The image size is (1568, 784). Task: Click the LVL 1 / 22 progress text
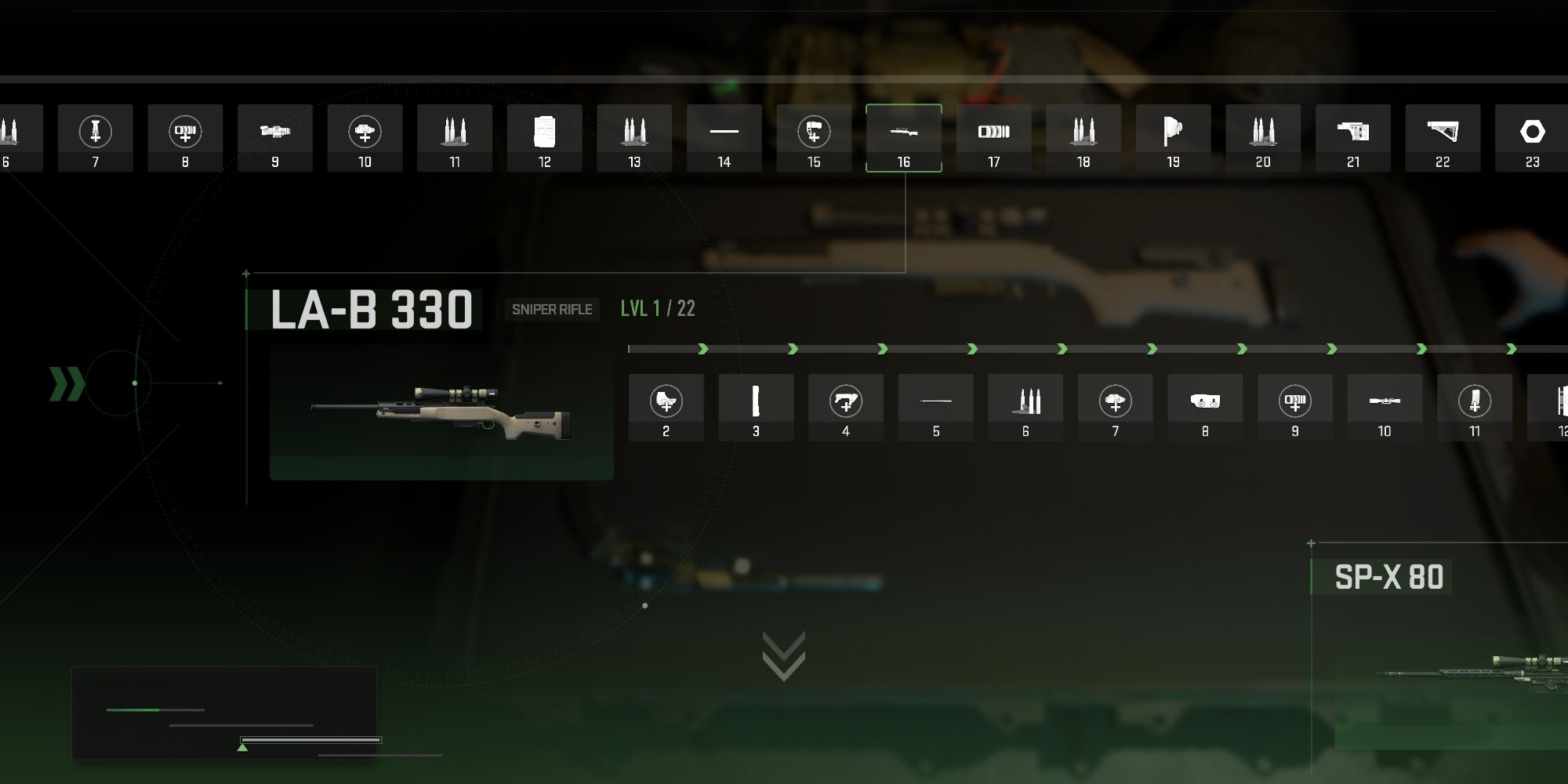[x=655, y=309]
